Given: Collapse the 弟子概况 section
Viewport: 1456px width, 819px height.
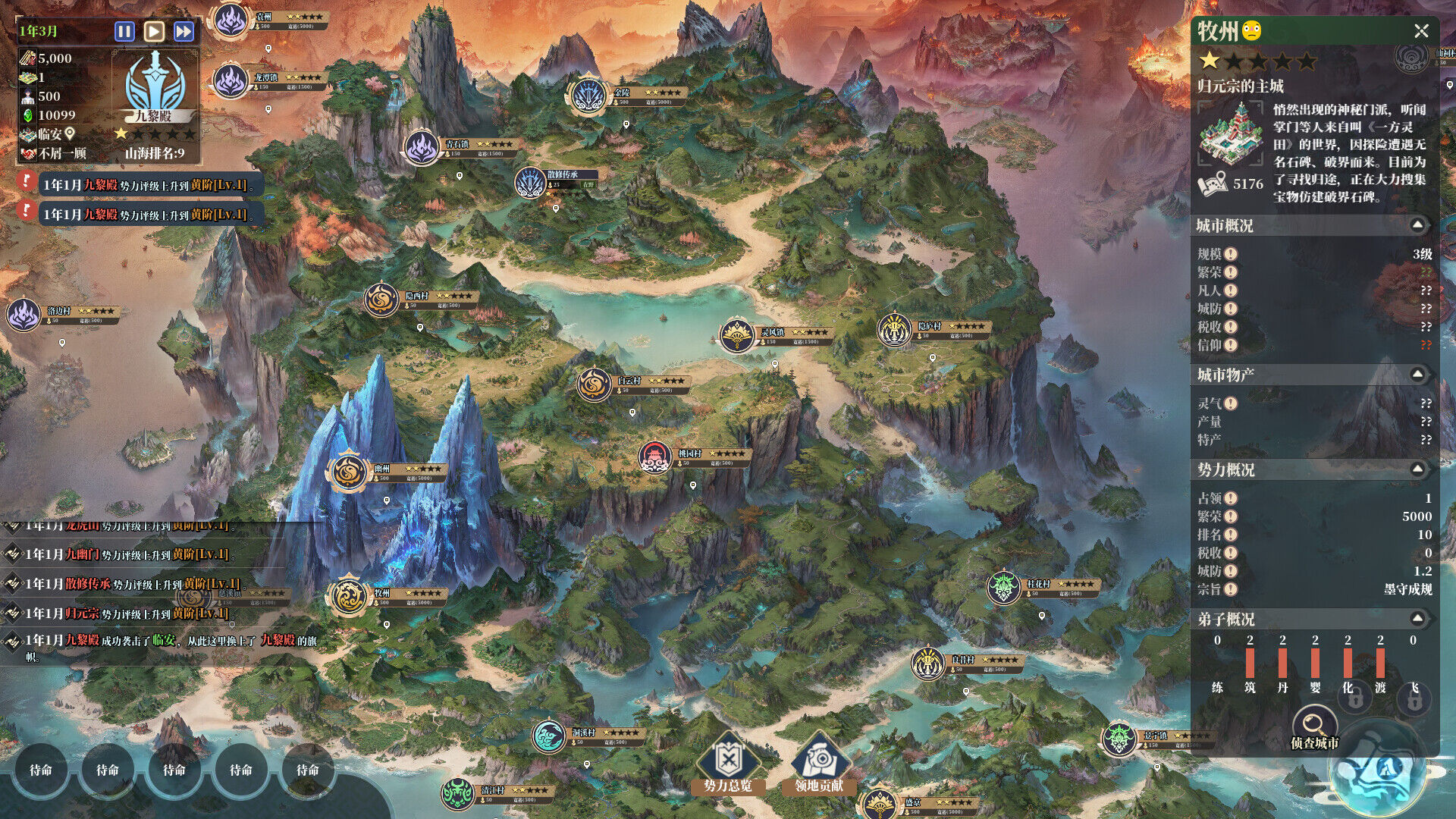Looking at the screenshot, I should [1417, 619].
